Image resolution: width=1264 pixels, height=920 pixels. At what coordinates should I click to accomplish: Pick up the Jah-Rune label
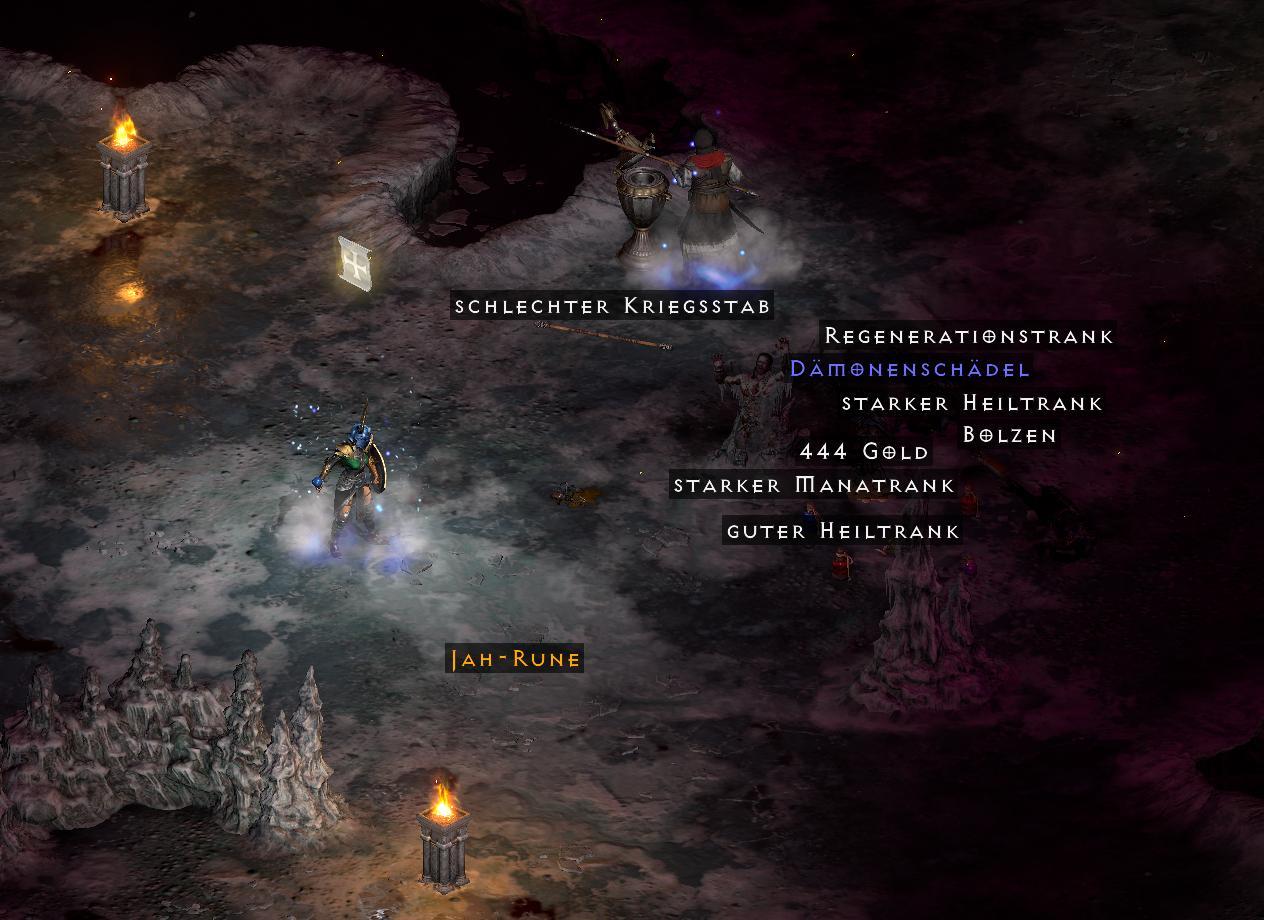coord(514,660)
